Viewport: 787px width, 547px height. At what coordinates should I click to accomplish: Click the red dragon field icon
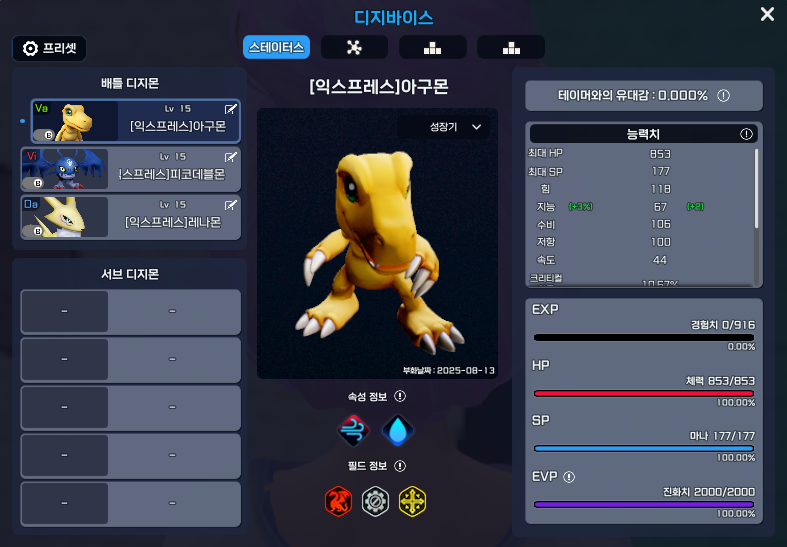[x=340, y=499]
